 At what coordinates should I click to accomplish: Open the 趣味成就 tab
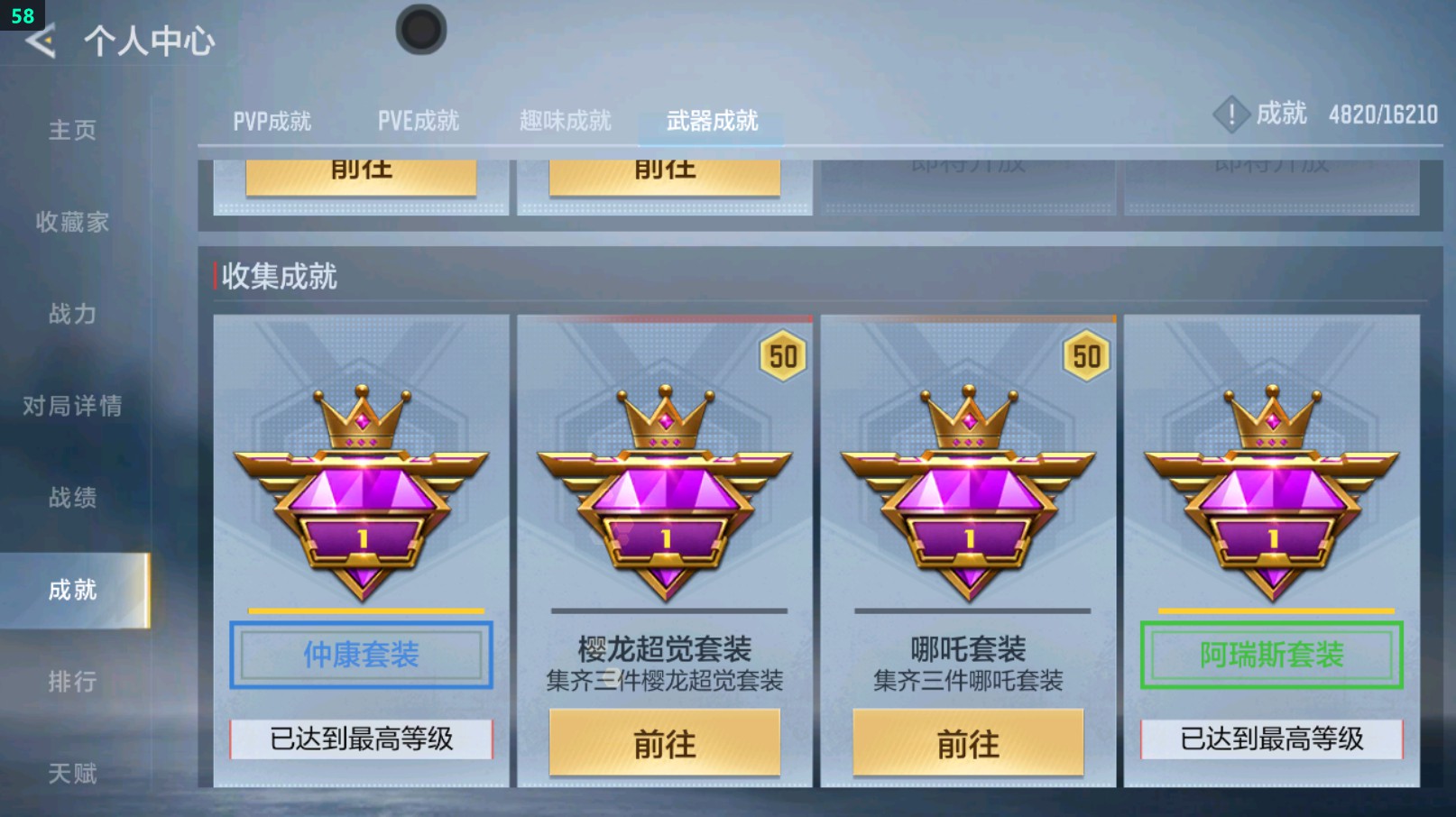pos(565,118)
